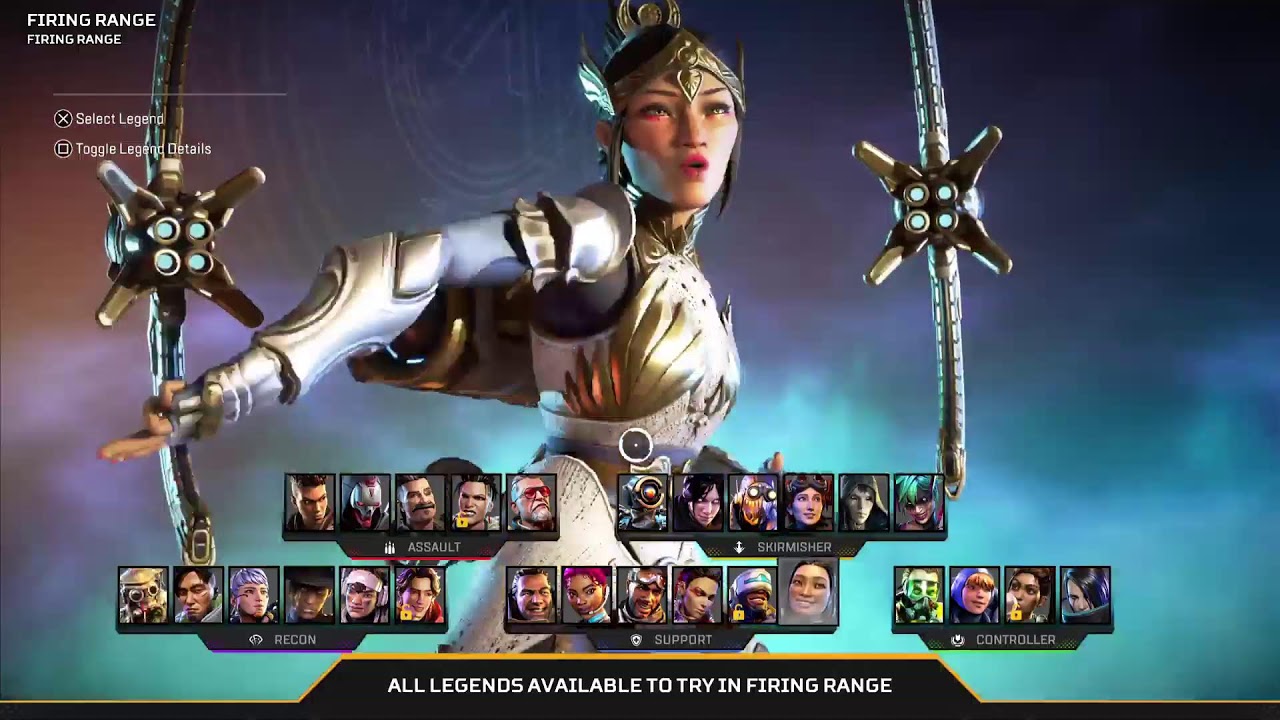Choose Pathfinder's robot portrait
Image resolution: width=1280 pixels, height=720 pixels.
[x=643, y=502]
